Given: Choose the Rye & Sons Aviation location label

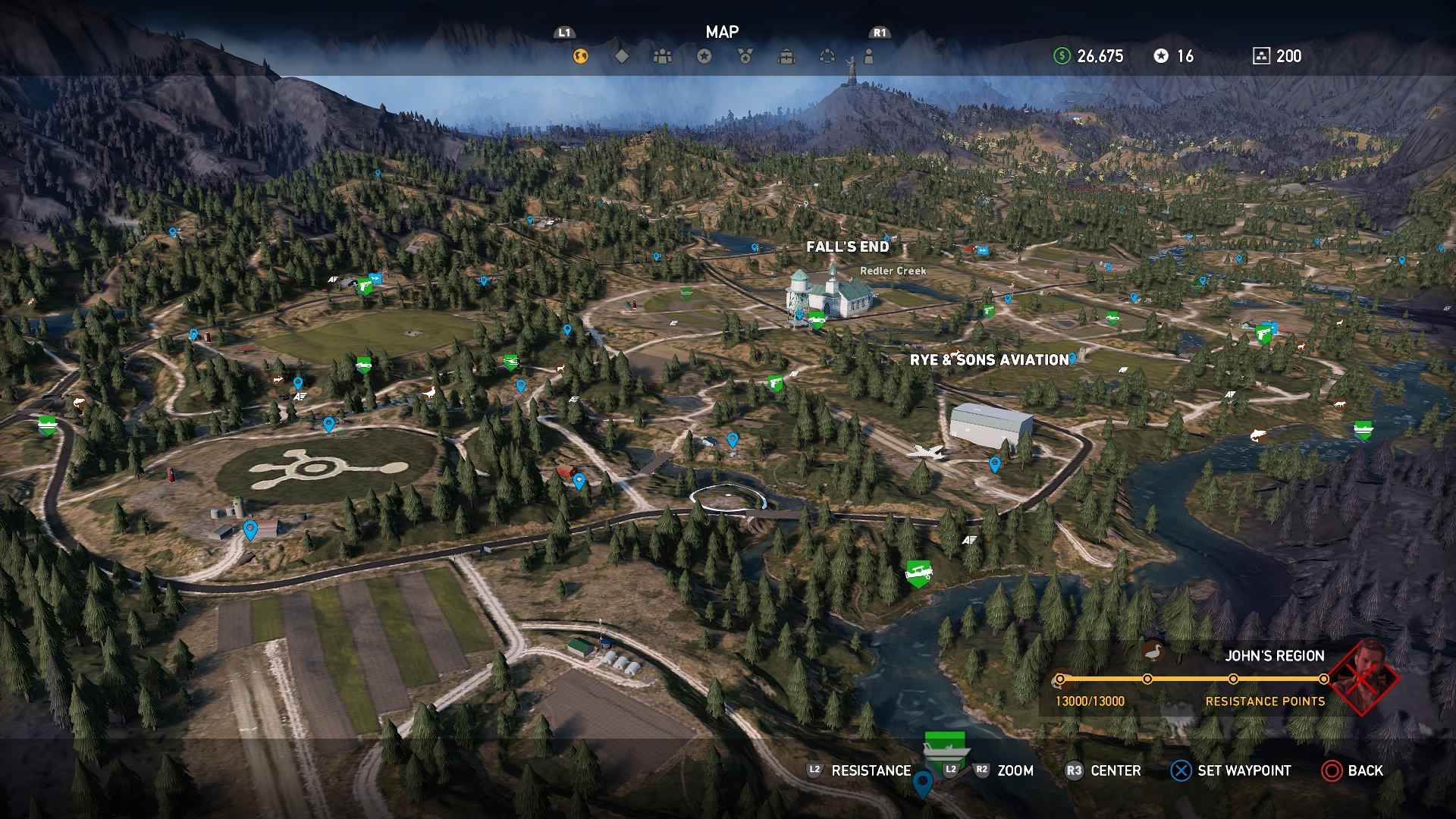Looking at the screenshot, I should pyautogui.click(x=989, y=360).
